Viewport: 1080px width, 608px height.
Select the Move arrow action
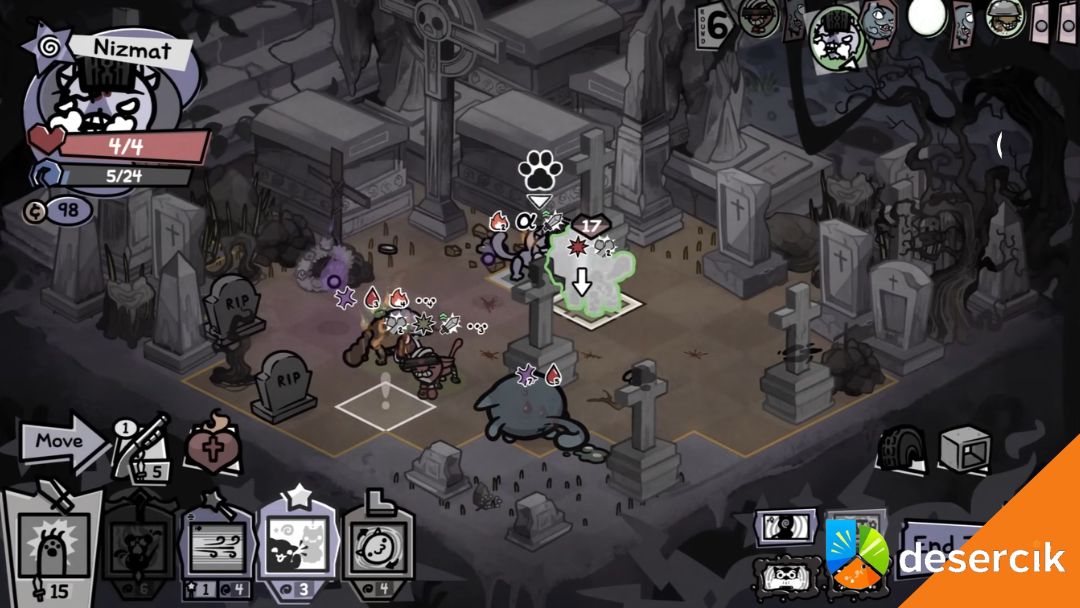(64, 443)
